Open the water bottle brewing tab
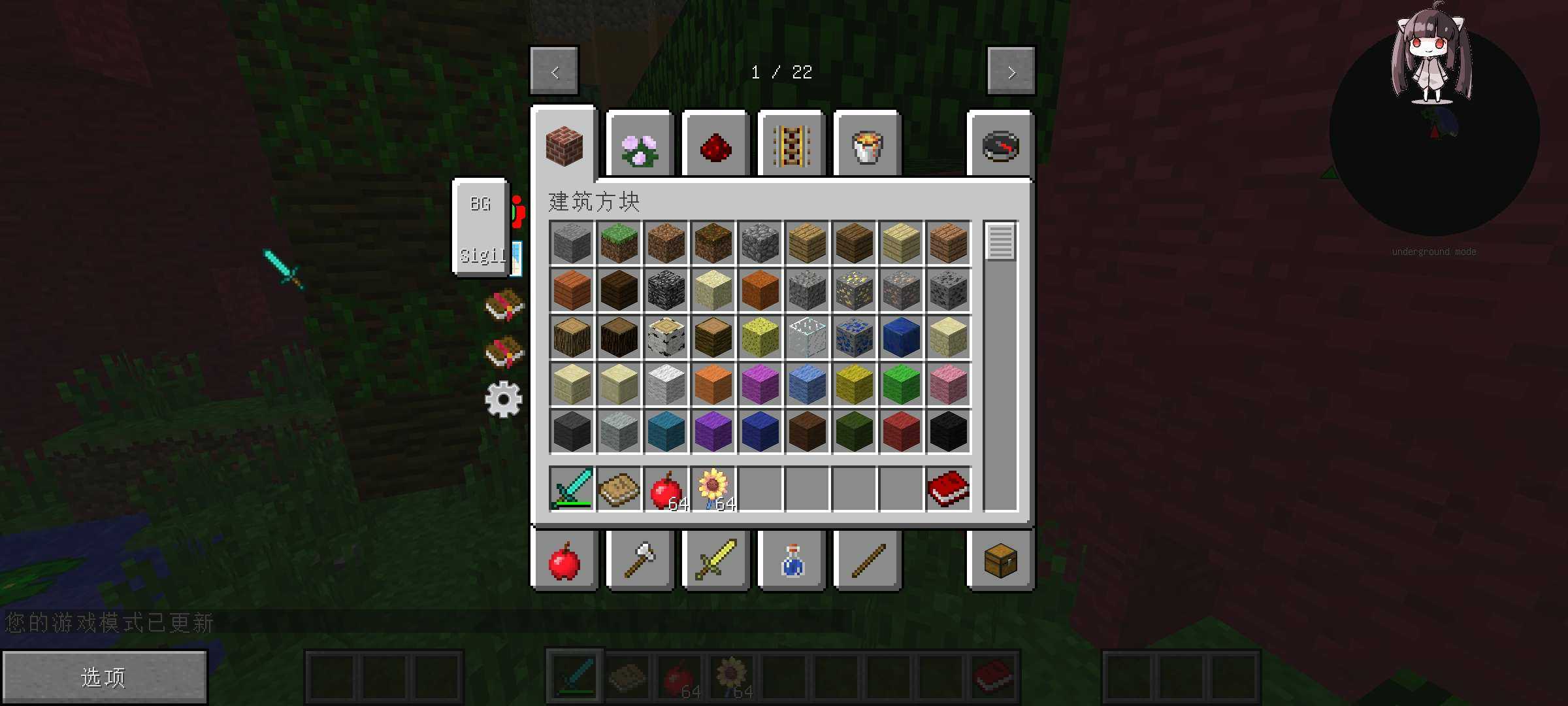The image size is (1568, 706). pos(792,561)
